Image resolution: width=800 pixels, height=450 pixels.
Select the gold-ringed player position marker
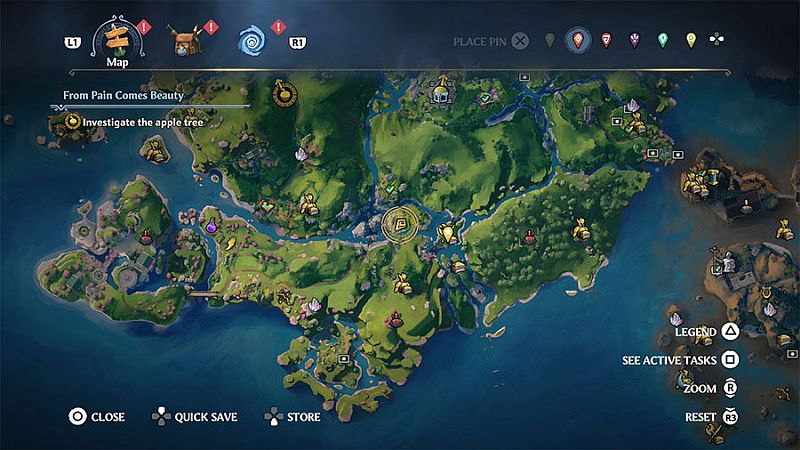[x=402, y=226]
